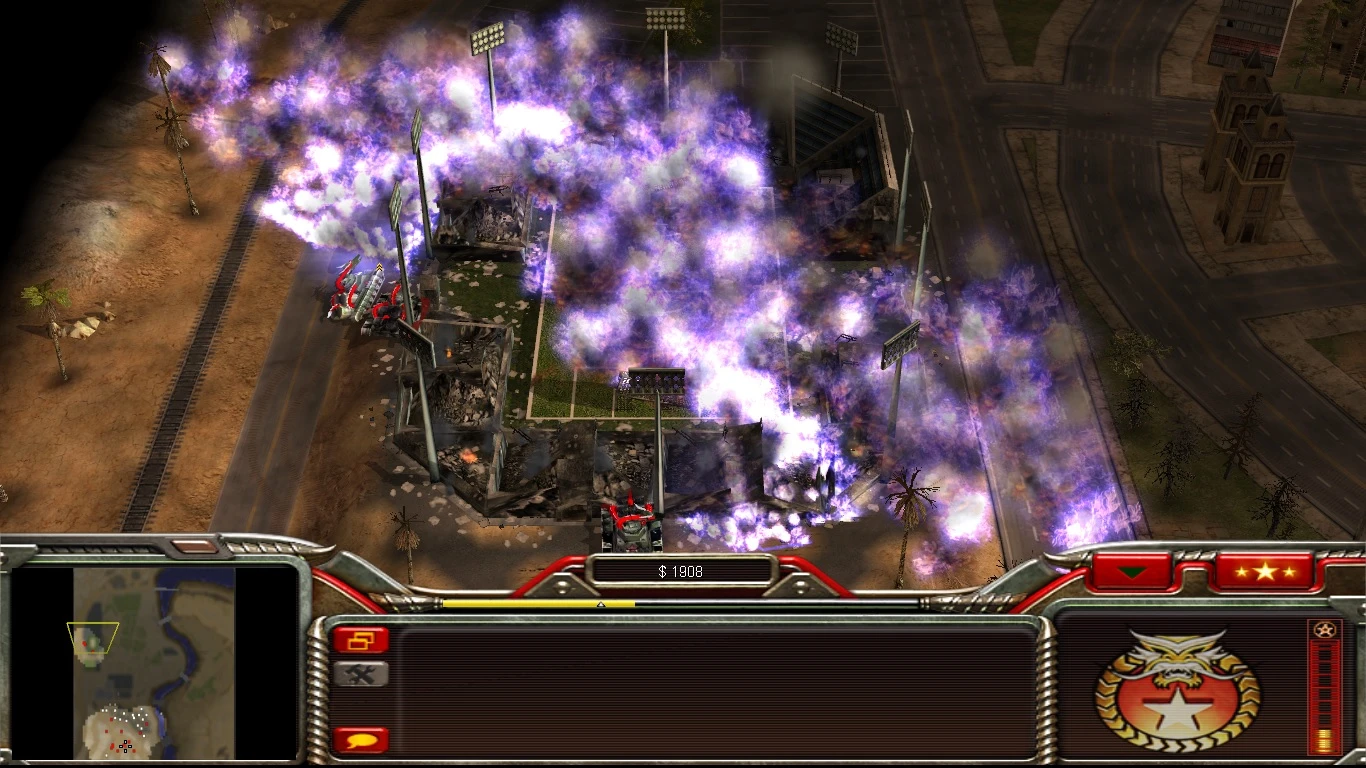
Task: Open Generals Promotions via three-star button
Action: coord(1268,573)
